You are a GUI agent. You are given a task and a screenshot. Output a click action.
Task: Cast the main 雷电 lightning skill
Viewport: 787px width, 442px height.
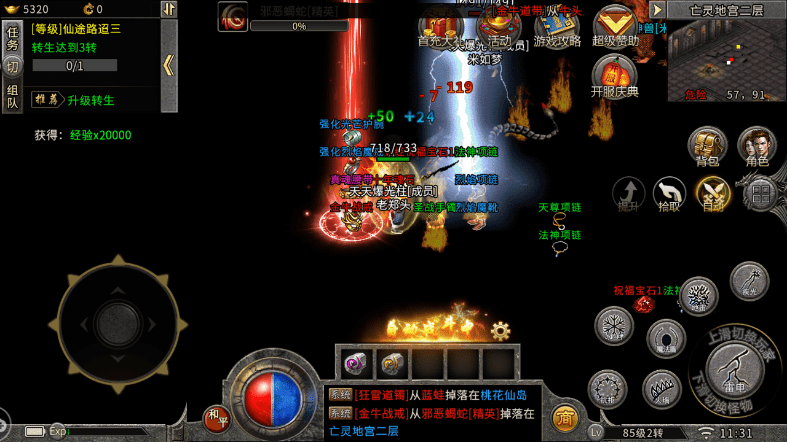click(x=737, y=371)
